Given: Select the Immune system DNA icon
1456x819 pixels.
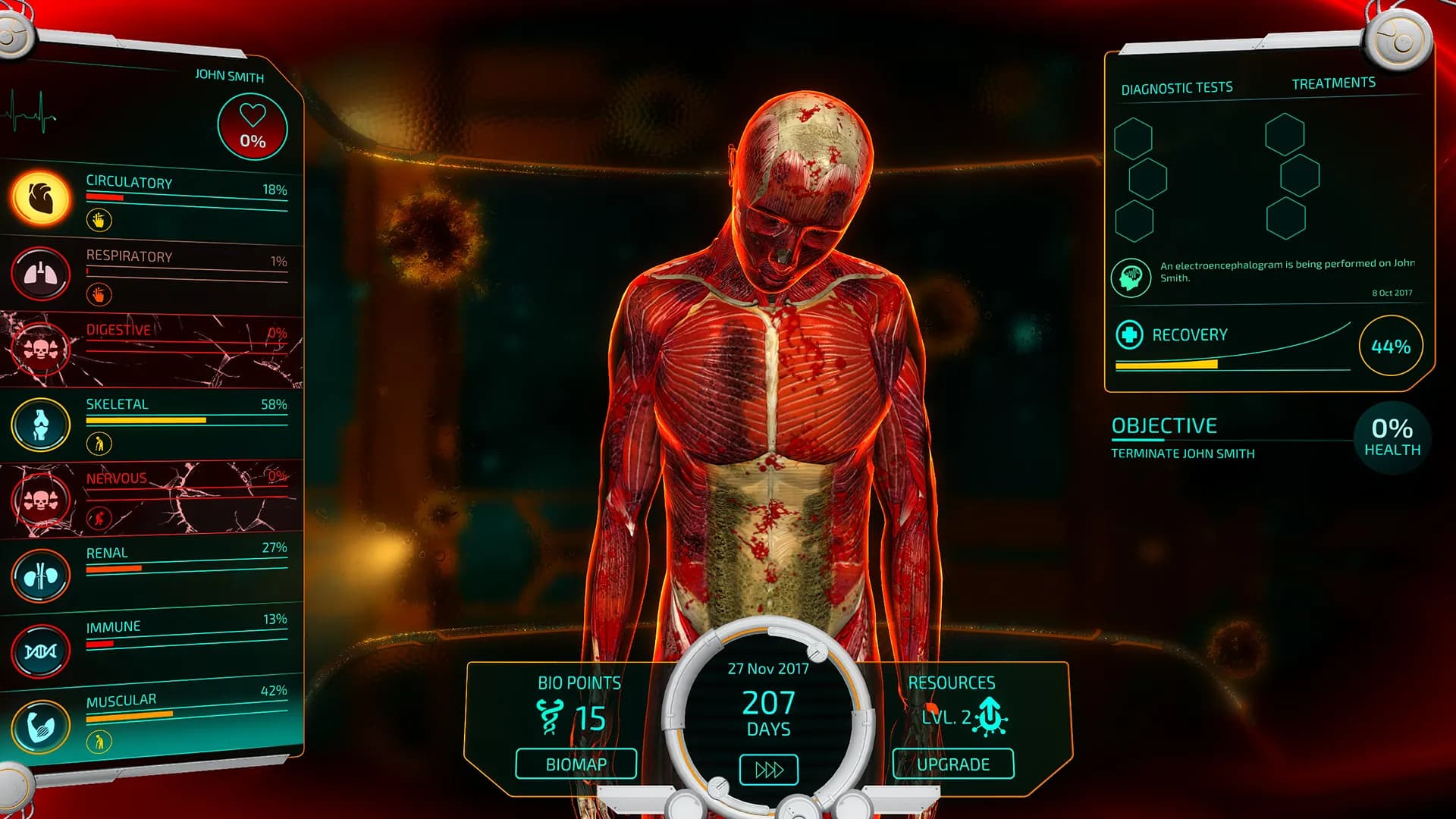Looking at the screenshot, I should tap(41, 651).
